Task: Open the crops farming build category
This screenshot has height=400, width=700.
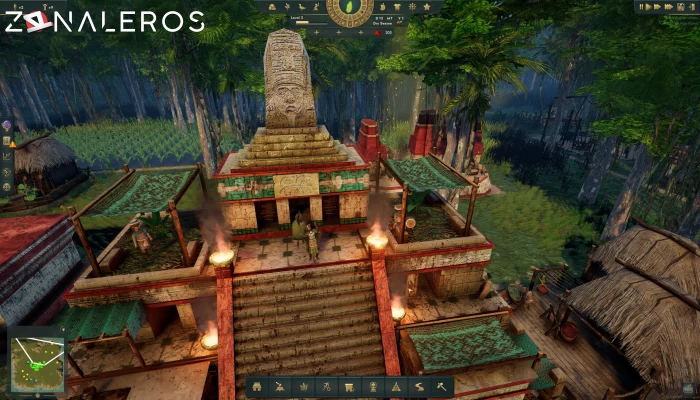Action: [x=303, y=386]
